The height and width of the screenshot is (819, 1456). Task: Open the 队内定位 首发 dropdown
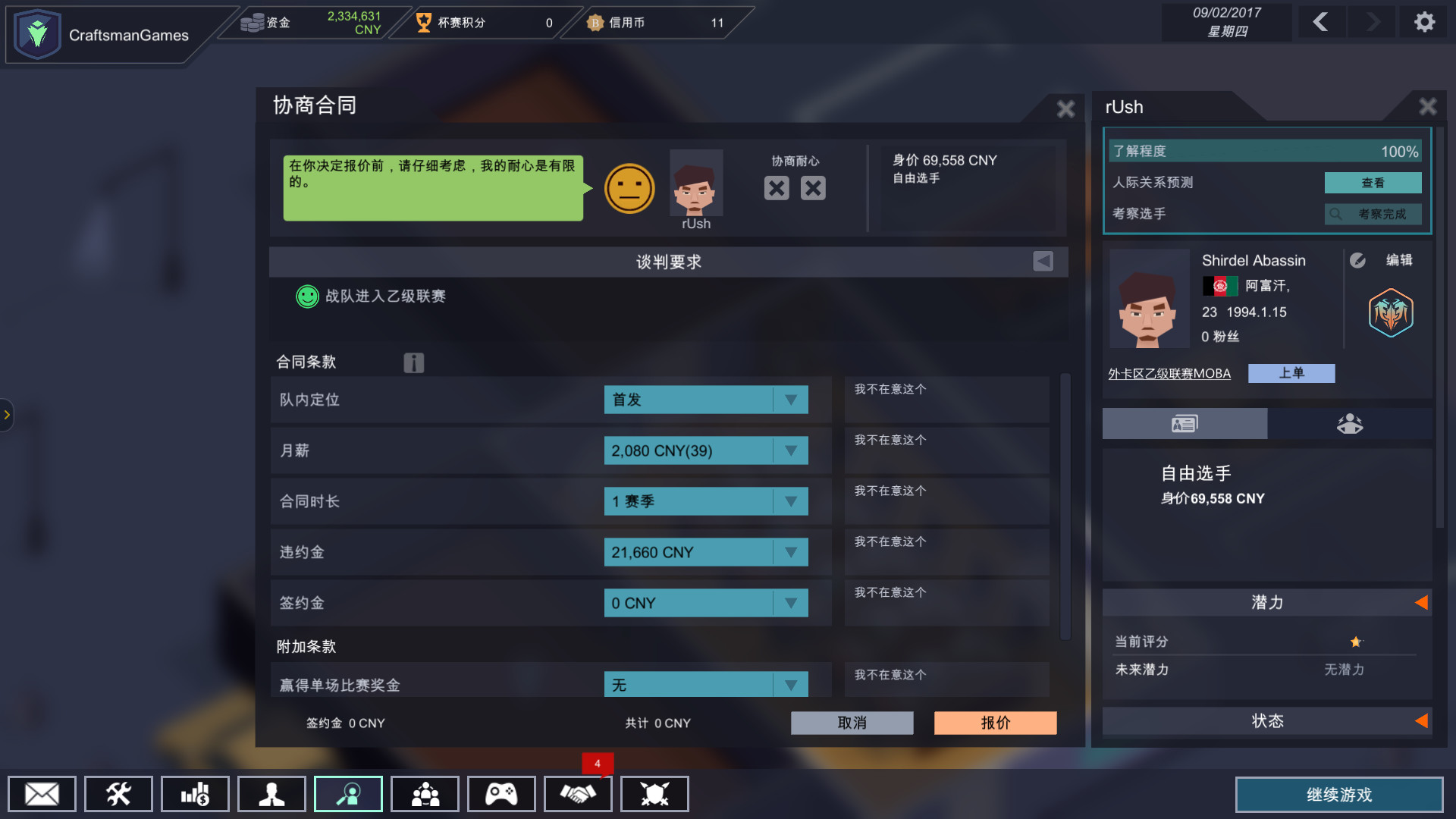point(705,400)
